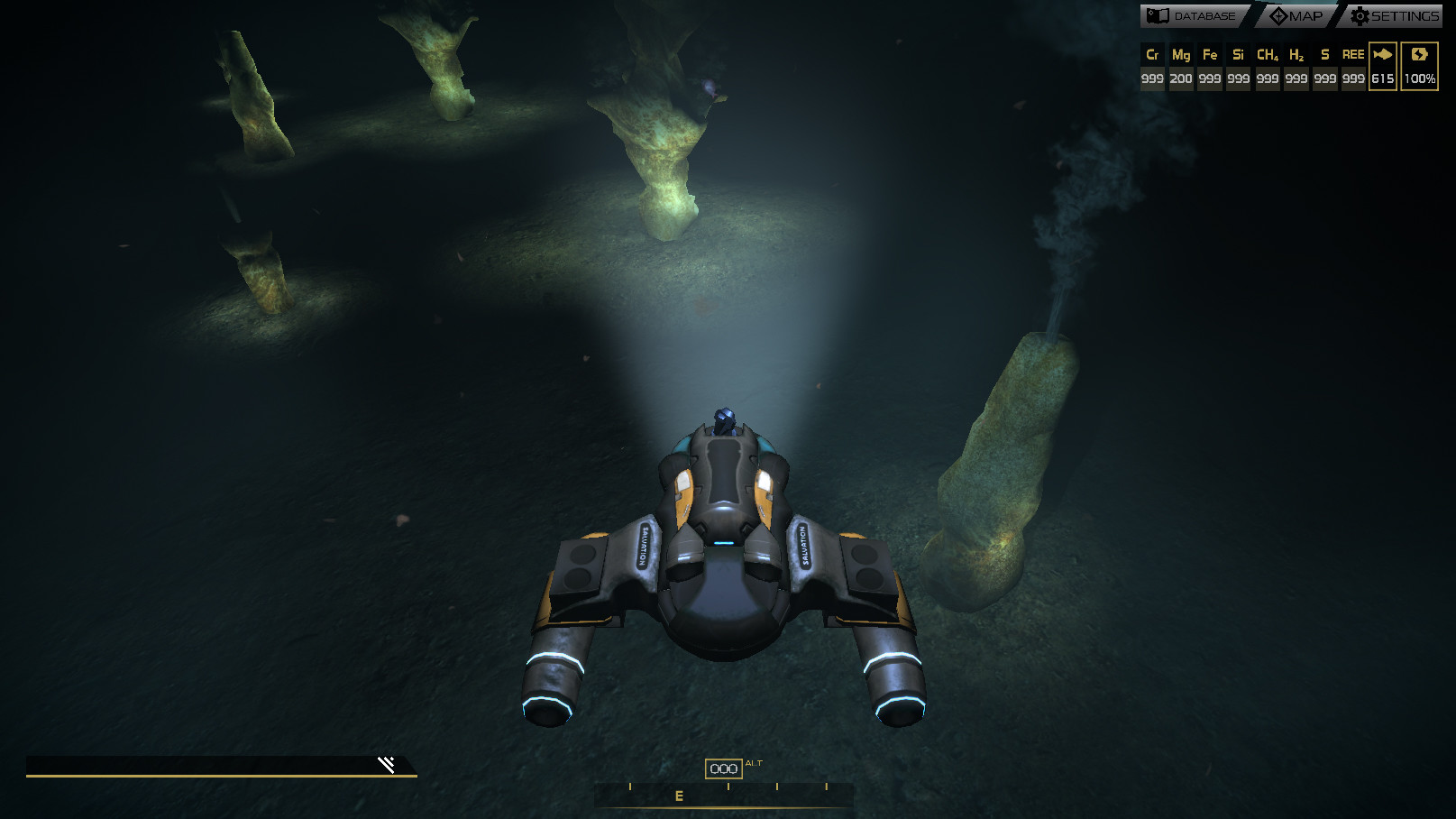Click the 100% energy charge display

pyautogui.click(x=1420, y=78)
